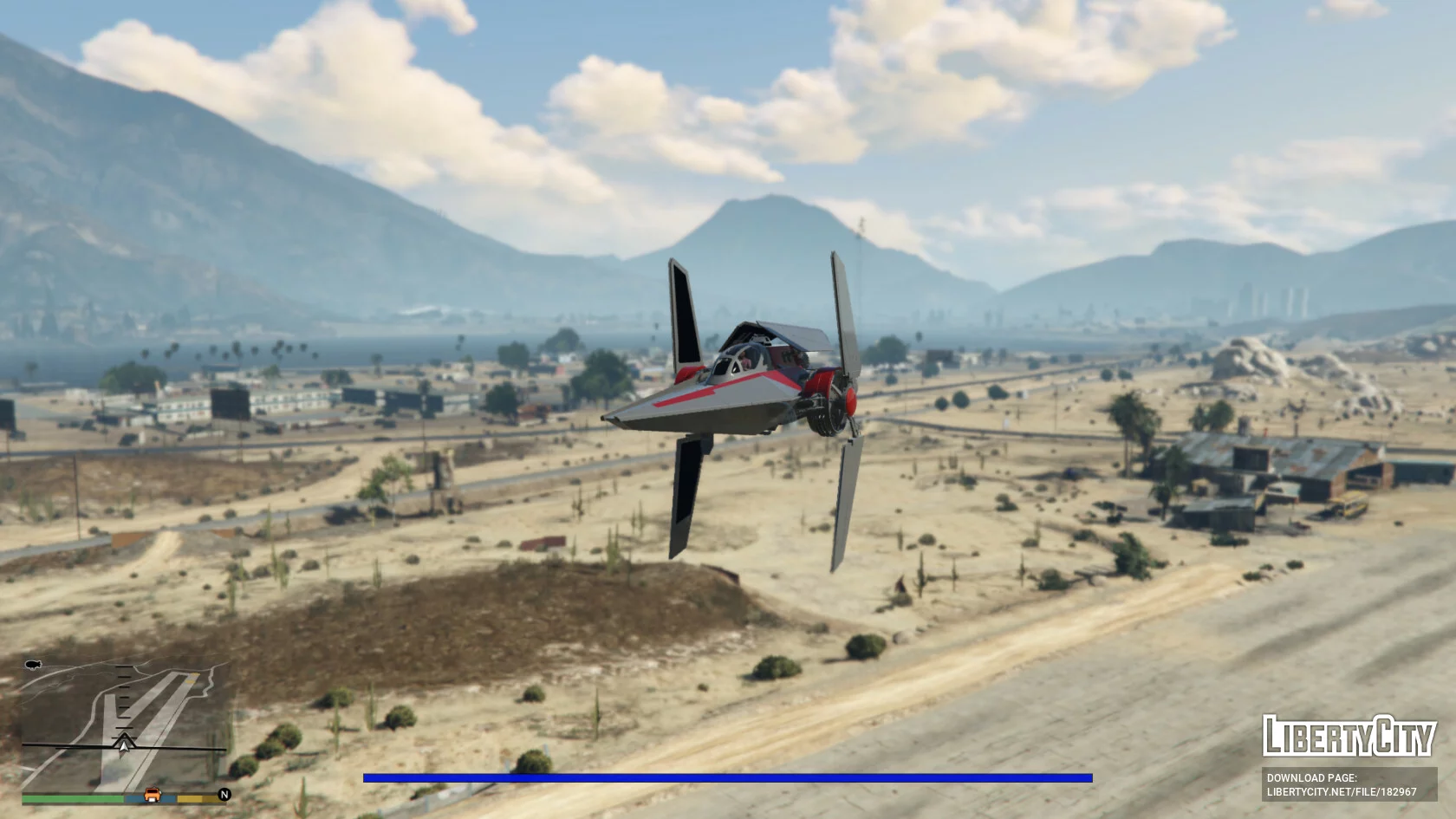Click the white player arrow on the minimap
The width and height of the screenshot is (1456, 819).
tap(125, 744)
